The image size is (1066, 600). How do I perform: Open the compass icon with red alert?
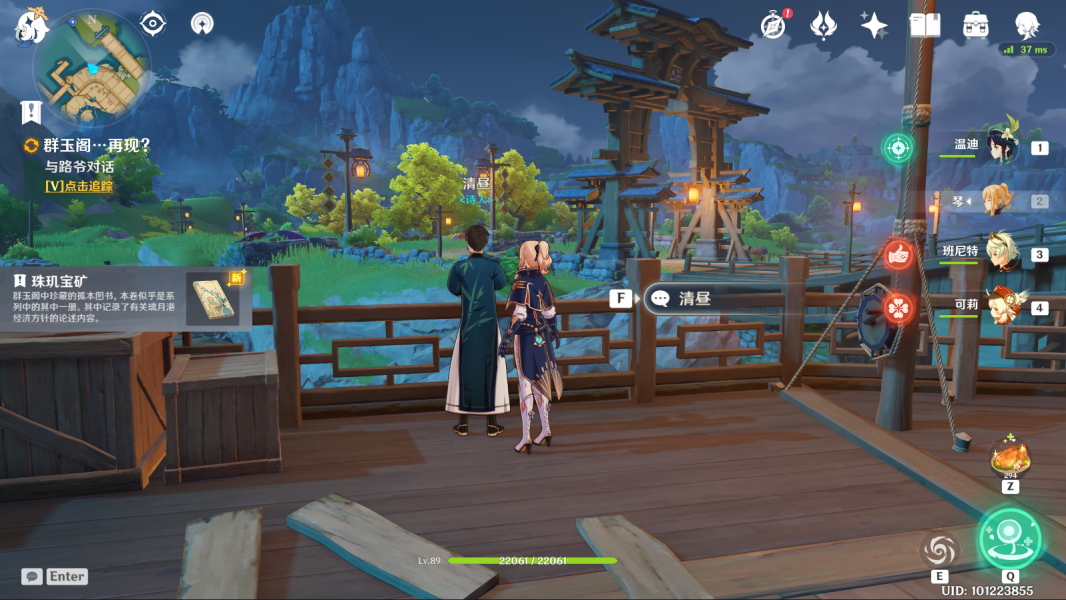(773, 25)
